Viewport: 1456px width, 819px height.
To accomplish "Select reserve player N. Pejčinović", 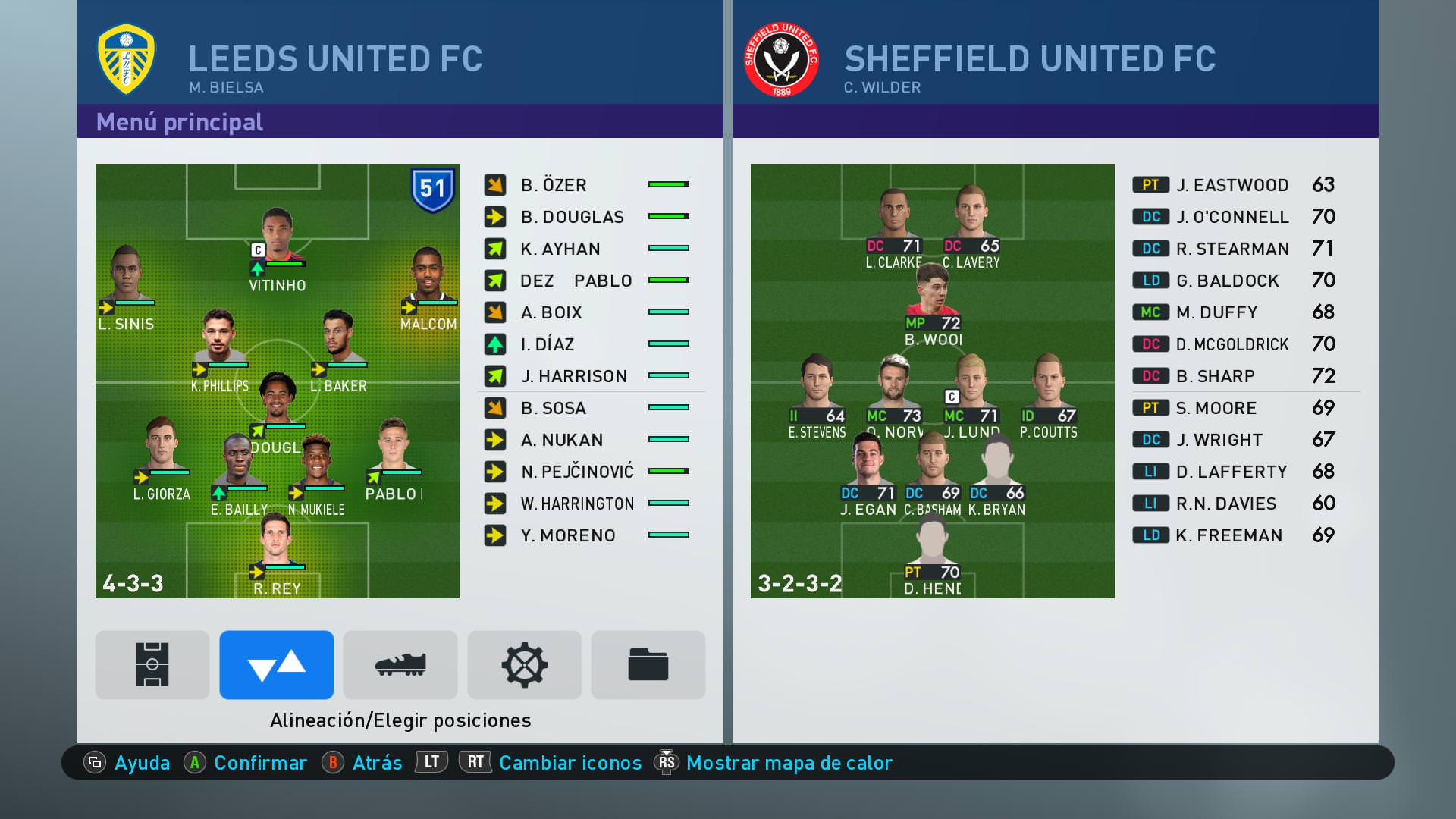I will coord(577,472).
